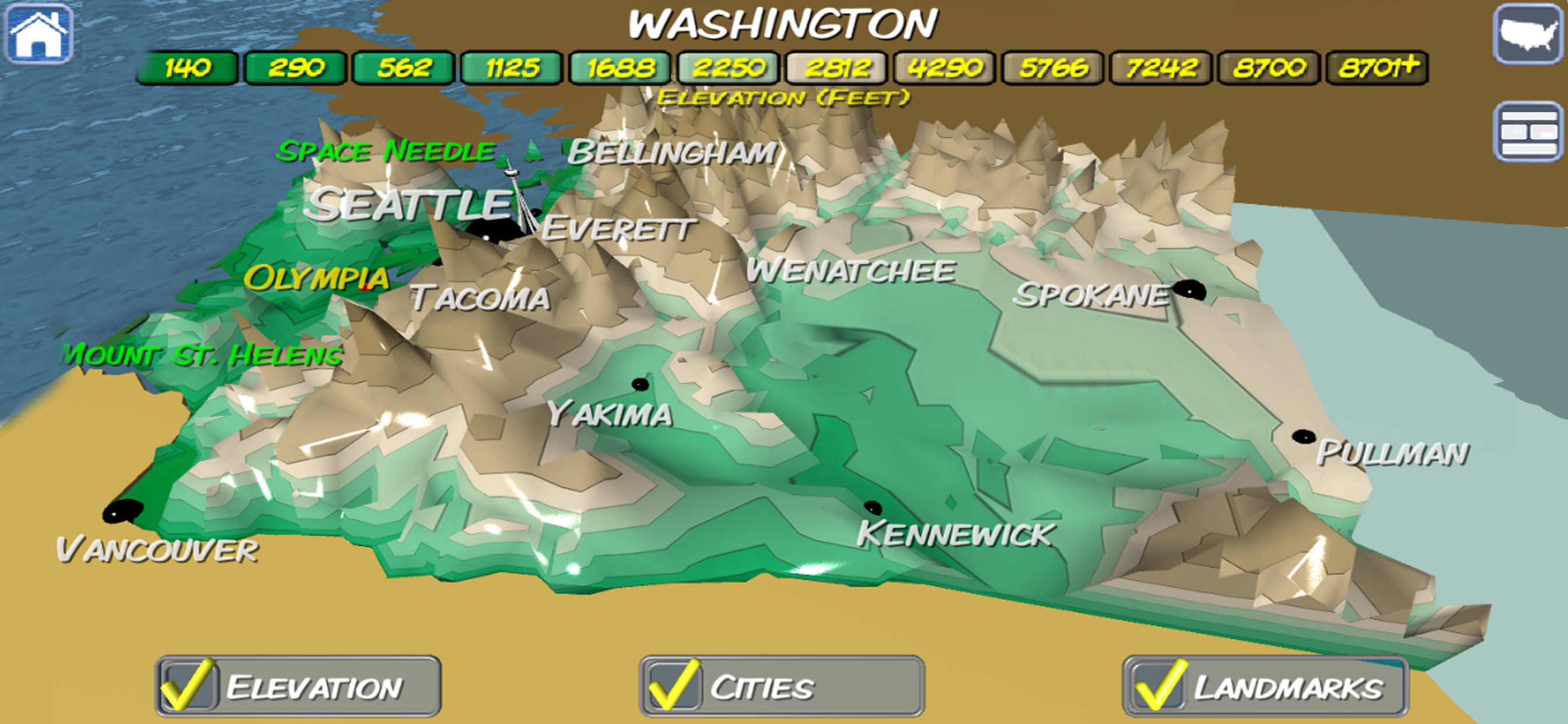Select the 140 feet elevation swatch

point(187,68)
